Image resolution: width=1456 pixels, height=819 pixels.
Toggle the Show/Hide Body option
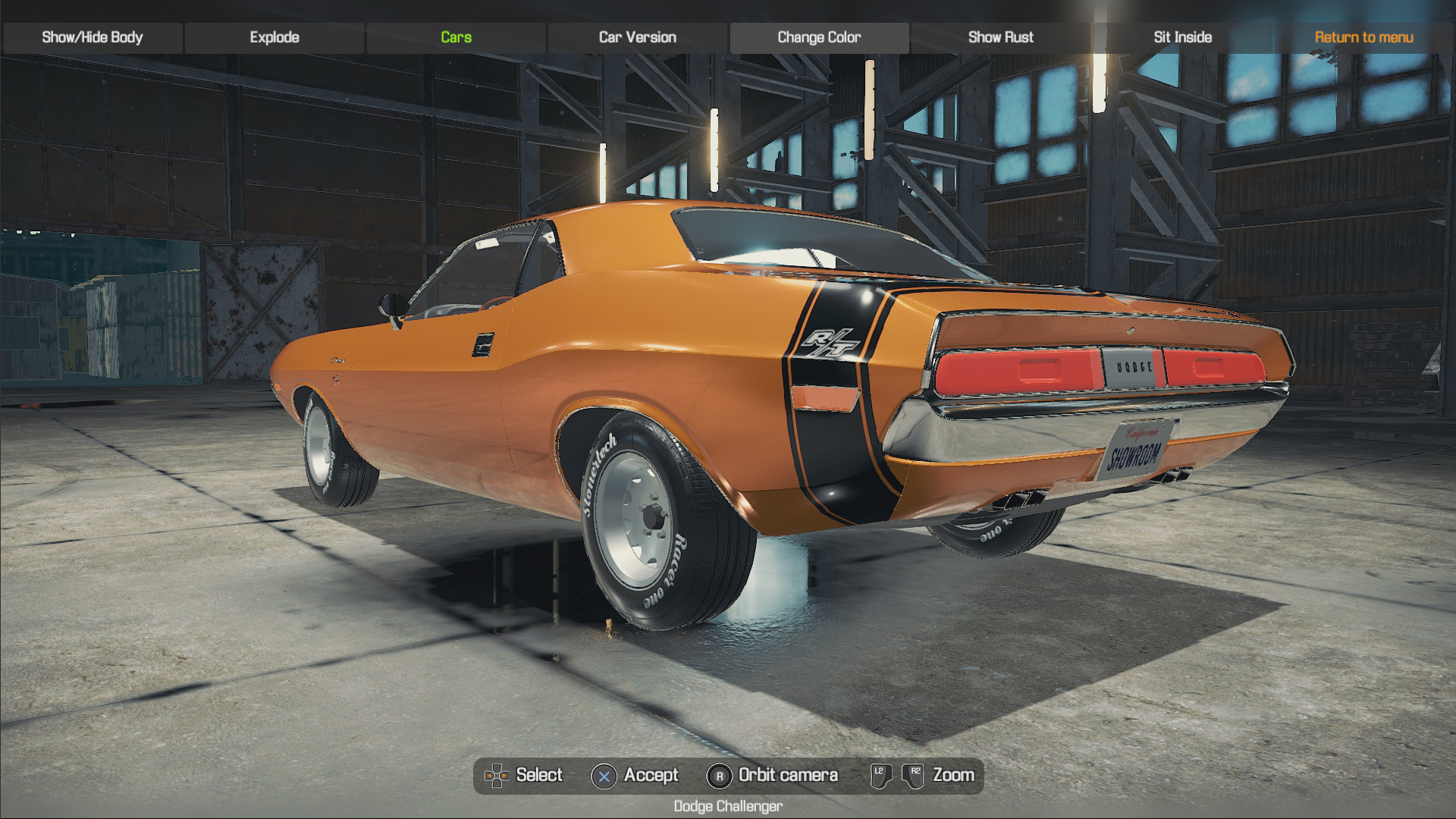tap(93, 37)
